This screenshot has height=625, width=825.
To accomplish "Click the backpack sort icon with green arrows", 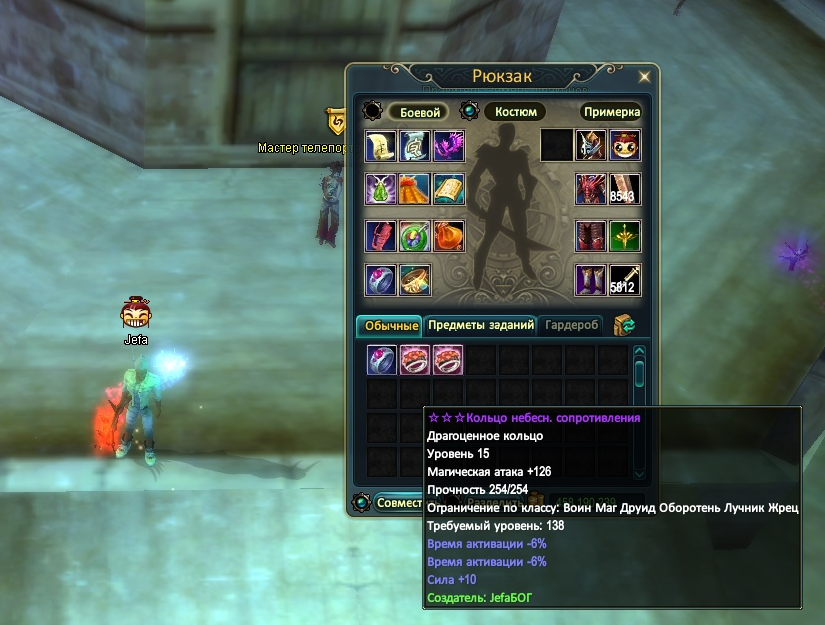I will point(625,326).
